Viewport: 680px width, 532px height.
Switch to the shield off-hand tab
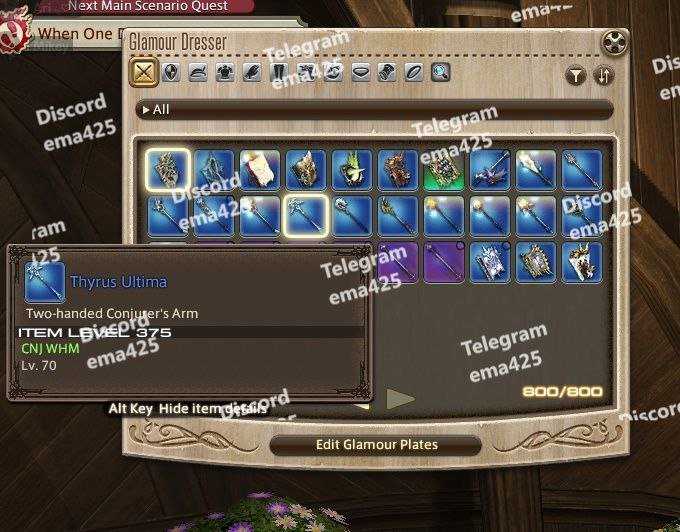pos(171,73)
